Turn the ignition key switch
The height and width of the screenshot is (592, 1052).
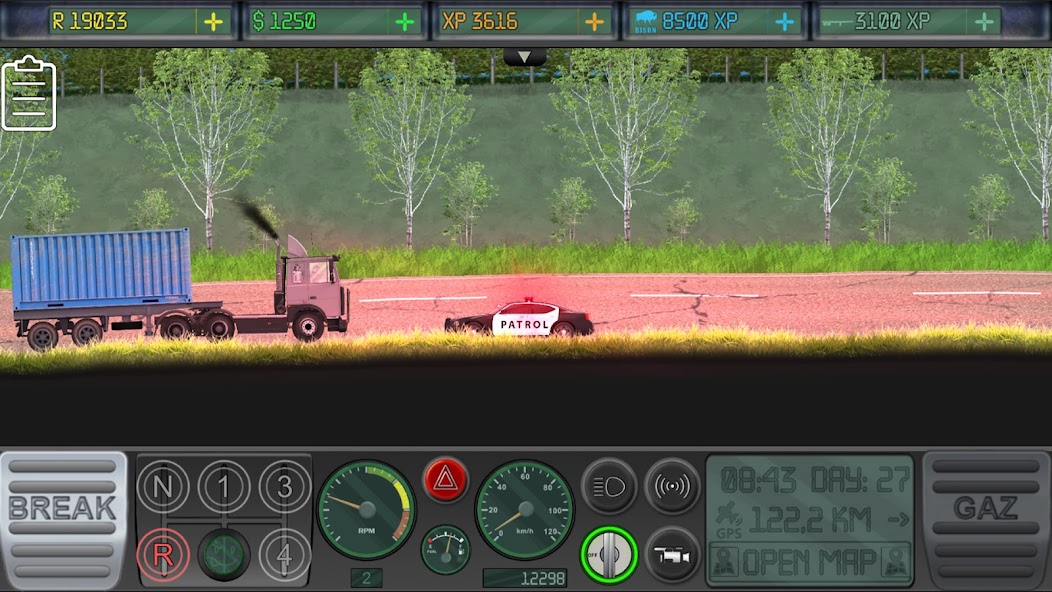click(x=608, y=553)
